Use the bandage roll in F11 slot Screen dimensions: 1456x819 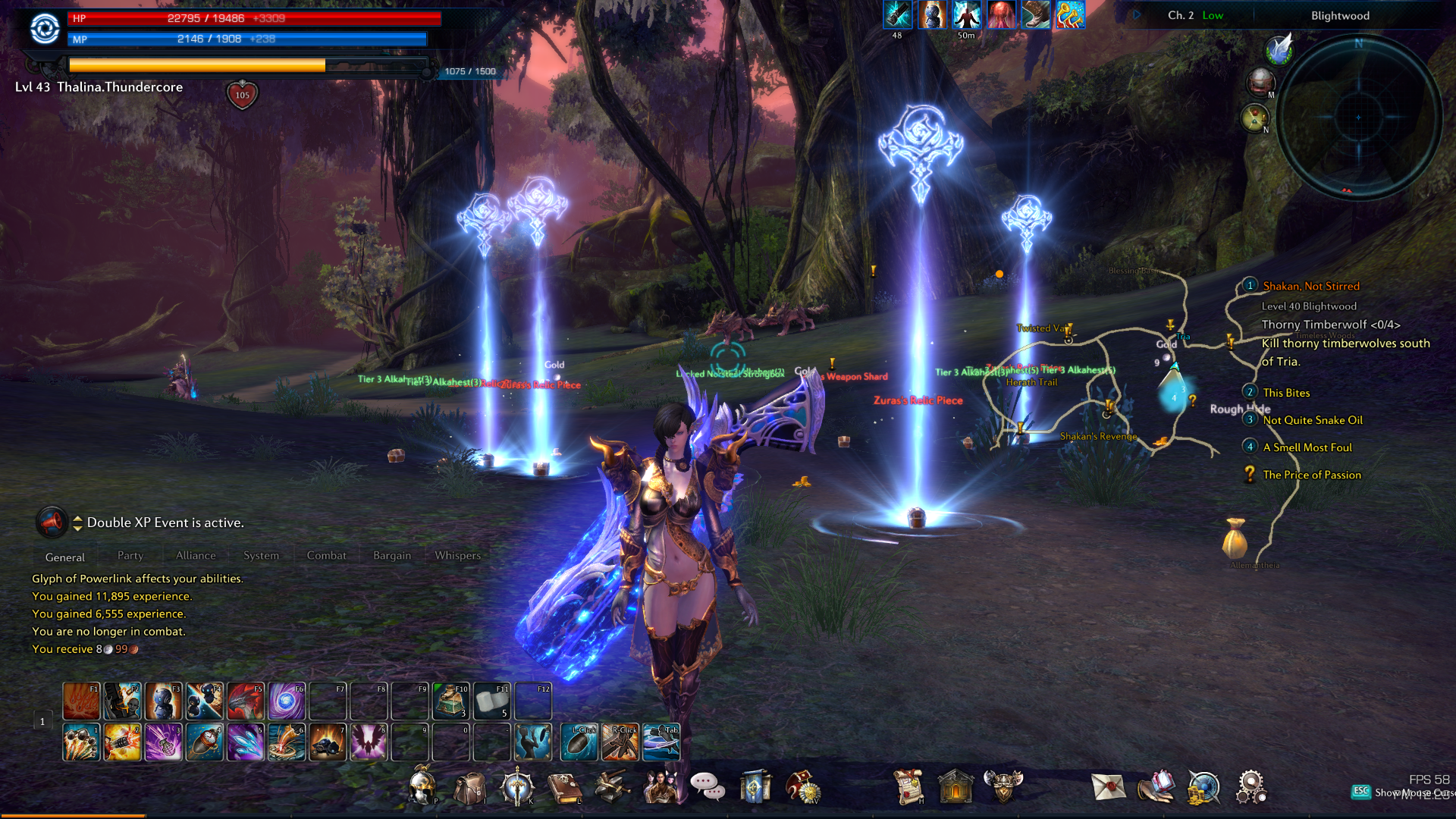point(492,701)
